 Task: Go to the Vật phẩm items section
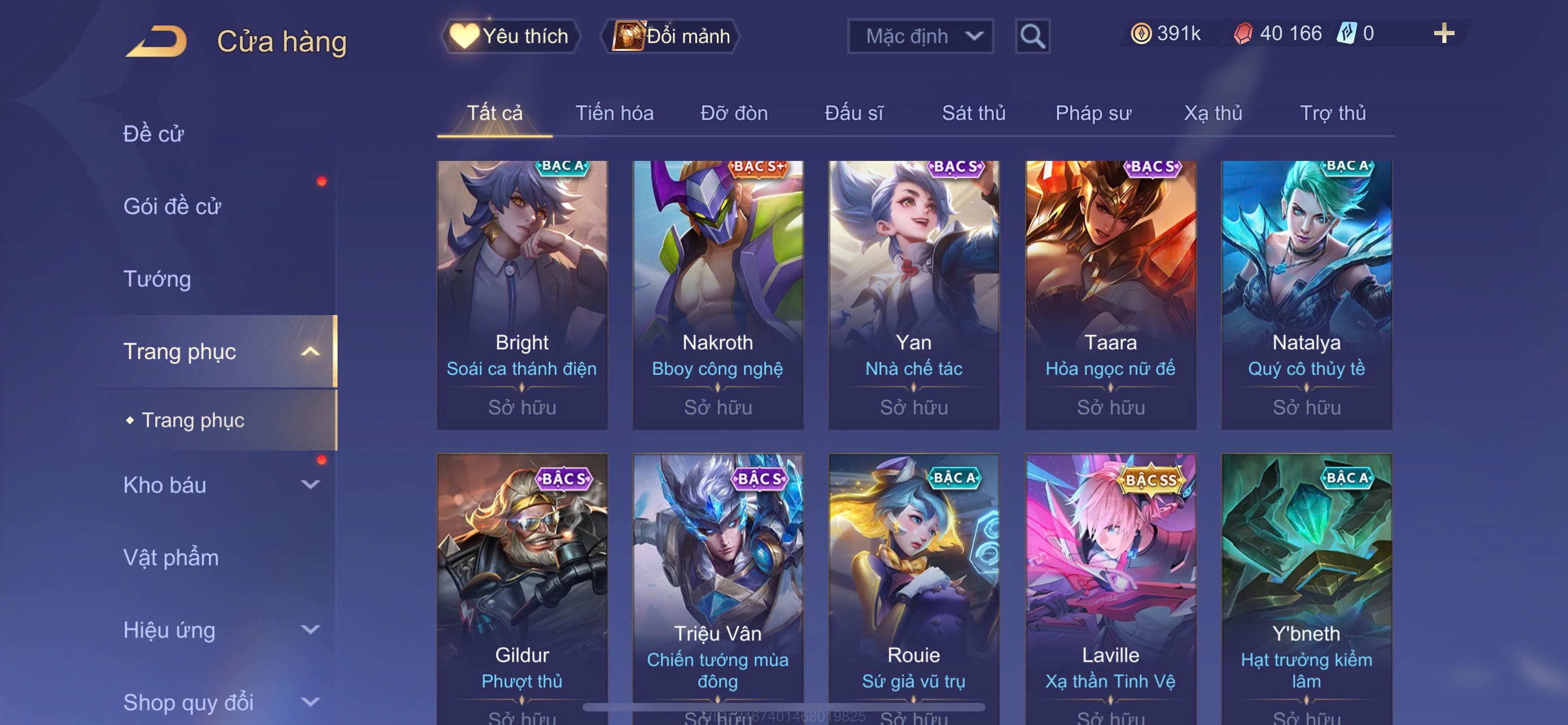click(x=170, y=558)
